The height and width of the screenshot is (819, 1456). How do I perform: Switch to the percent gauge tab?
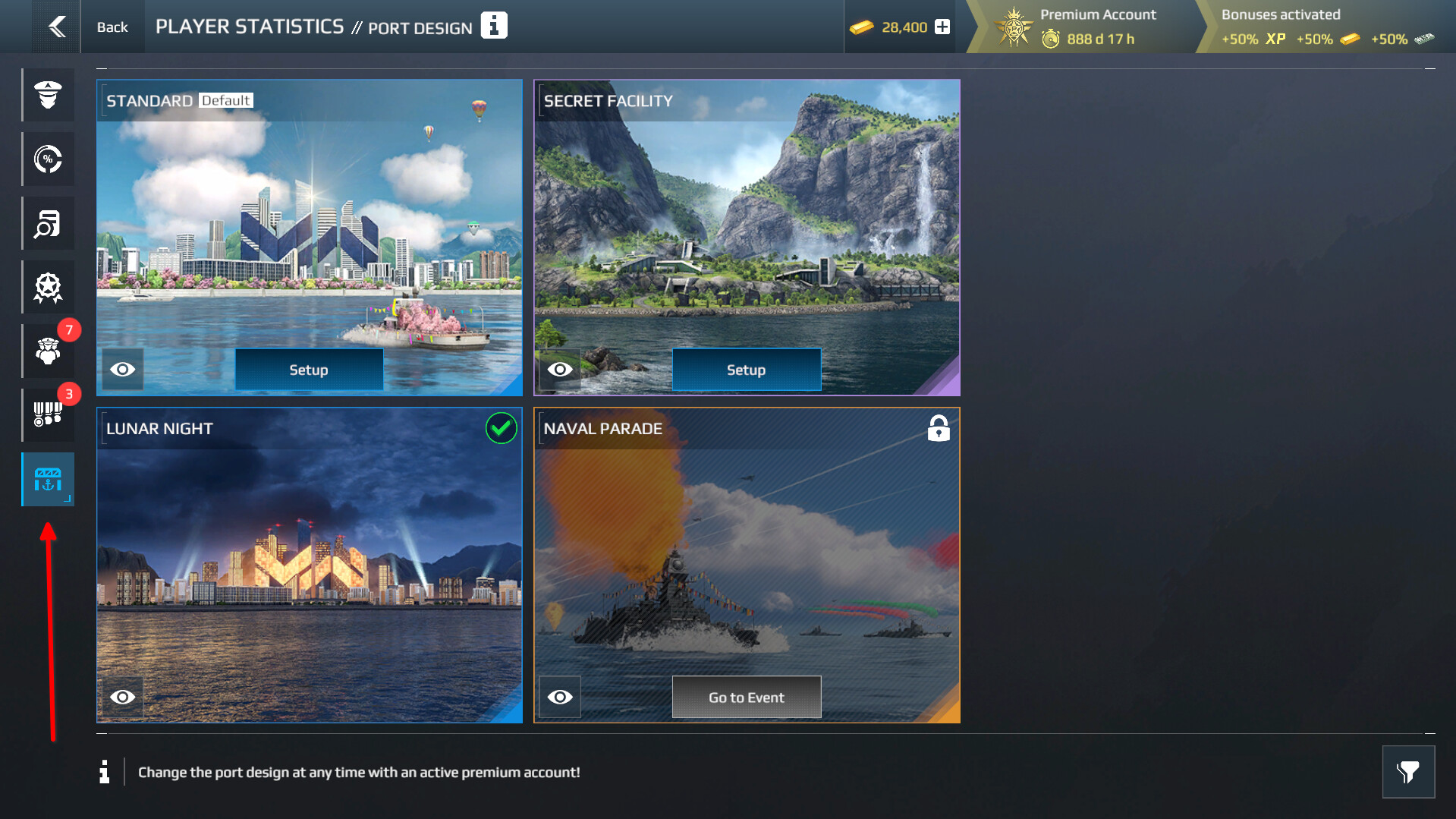point(48,159)
